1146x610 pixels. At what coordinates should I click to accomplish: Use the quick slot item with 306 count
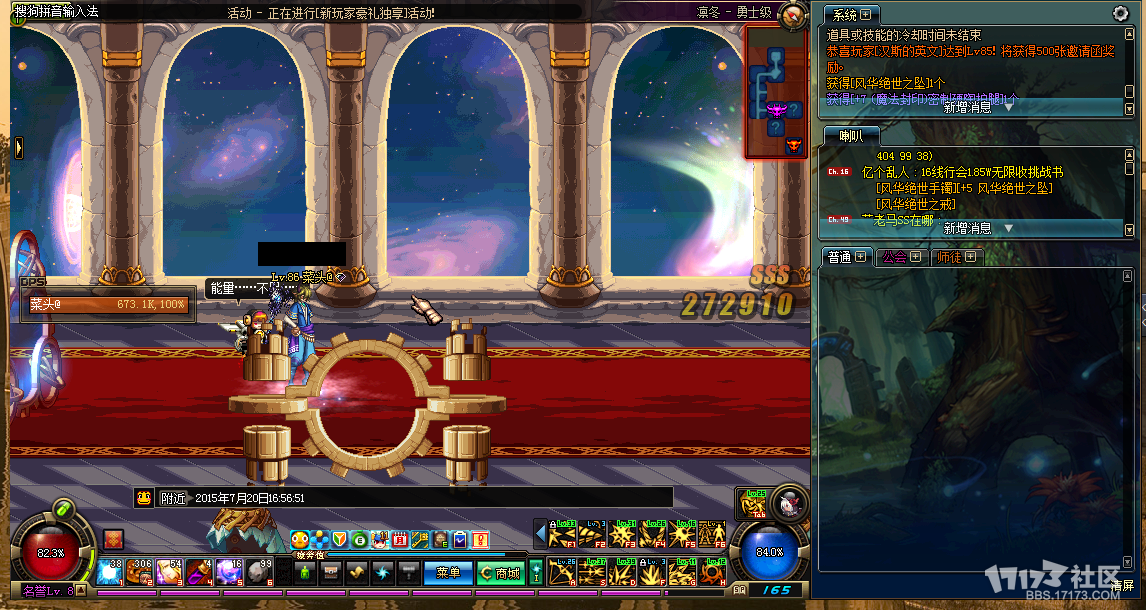pos(139,572)
